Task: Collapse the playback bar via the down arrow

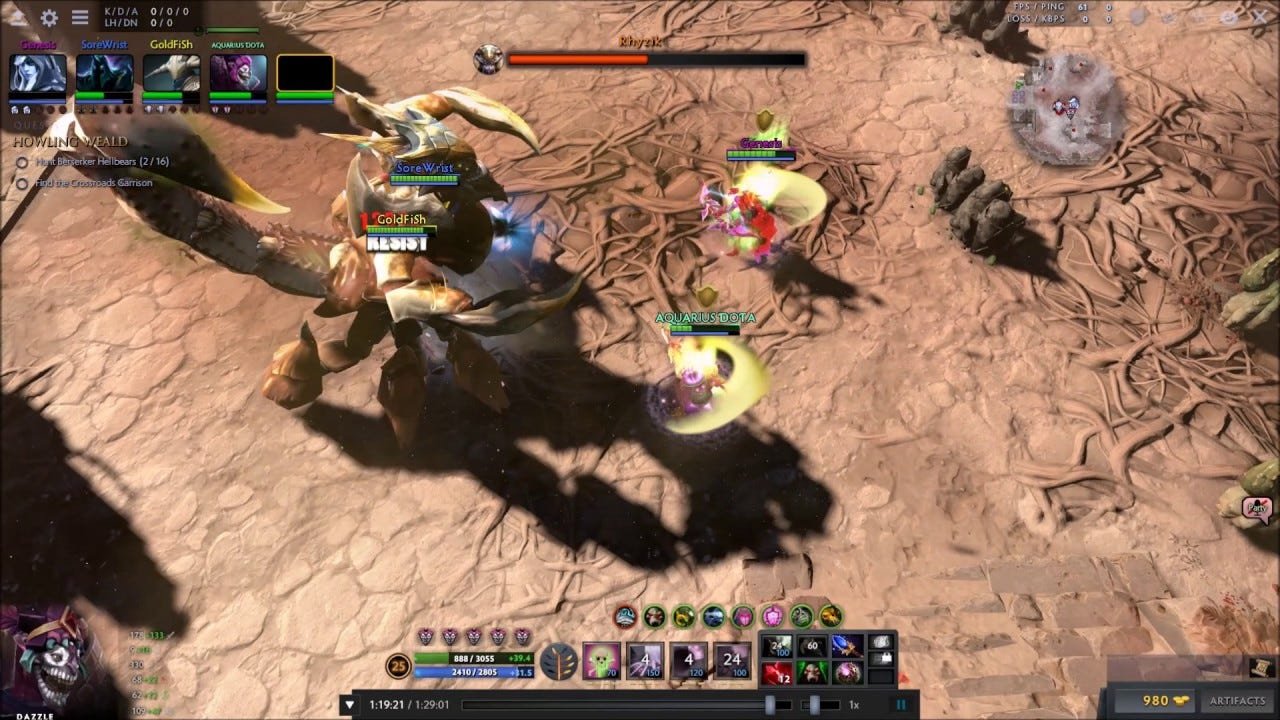Action: point(348,704)
